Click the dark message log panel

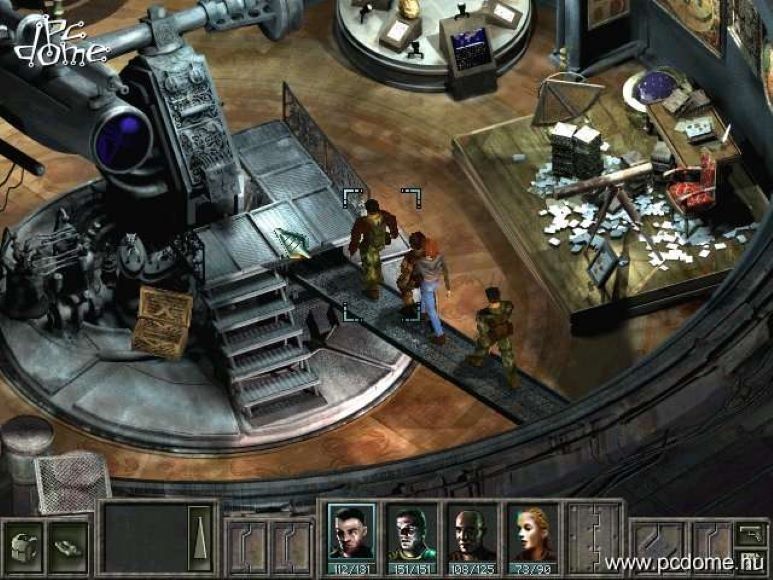(145, 537)
